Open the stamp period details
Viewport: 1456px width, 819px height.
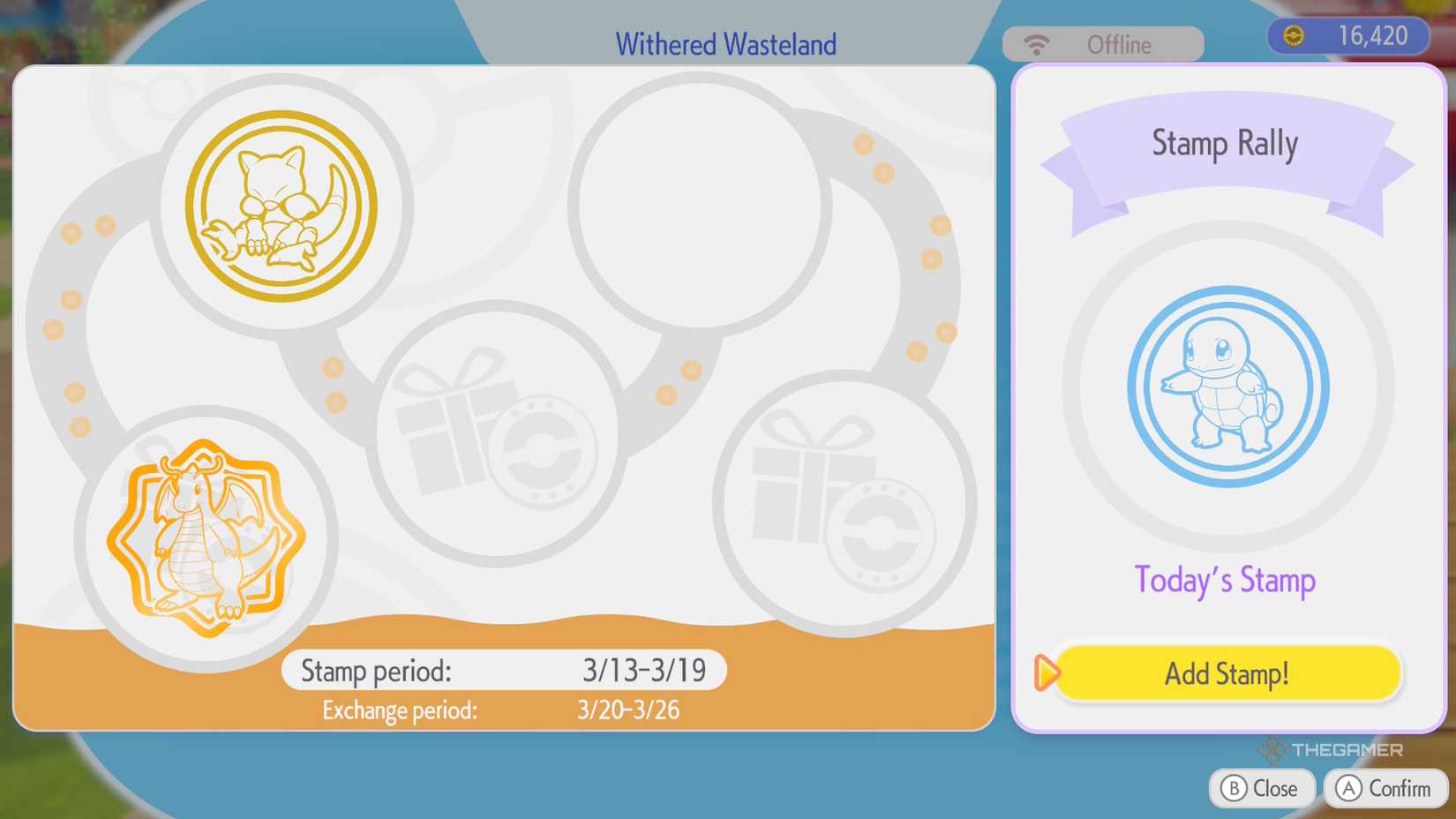click(x=502, y=670)
